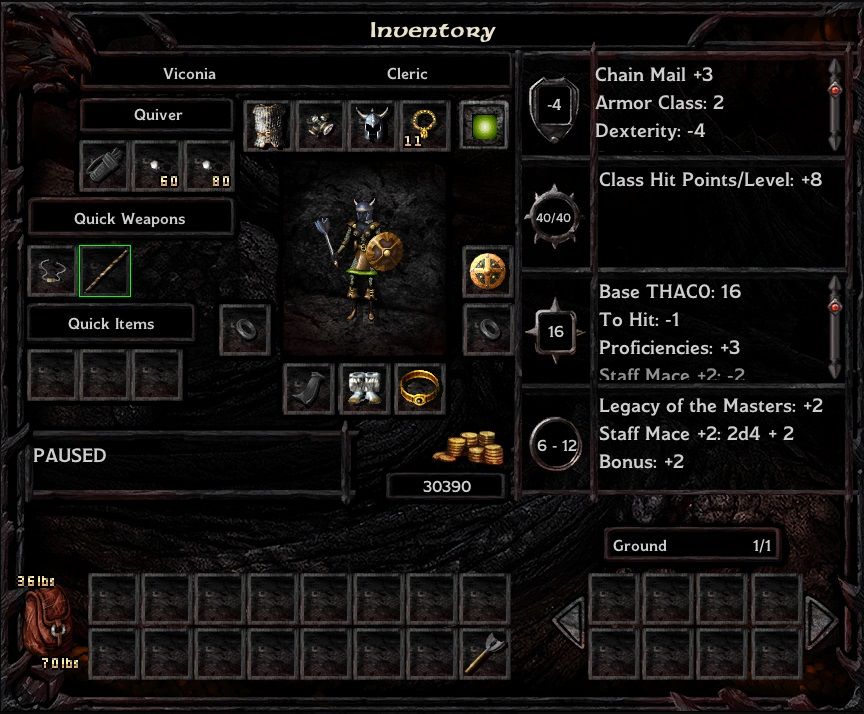
Task: Select the Chain Mail armor slot
Action: click(x=267, y=126)
